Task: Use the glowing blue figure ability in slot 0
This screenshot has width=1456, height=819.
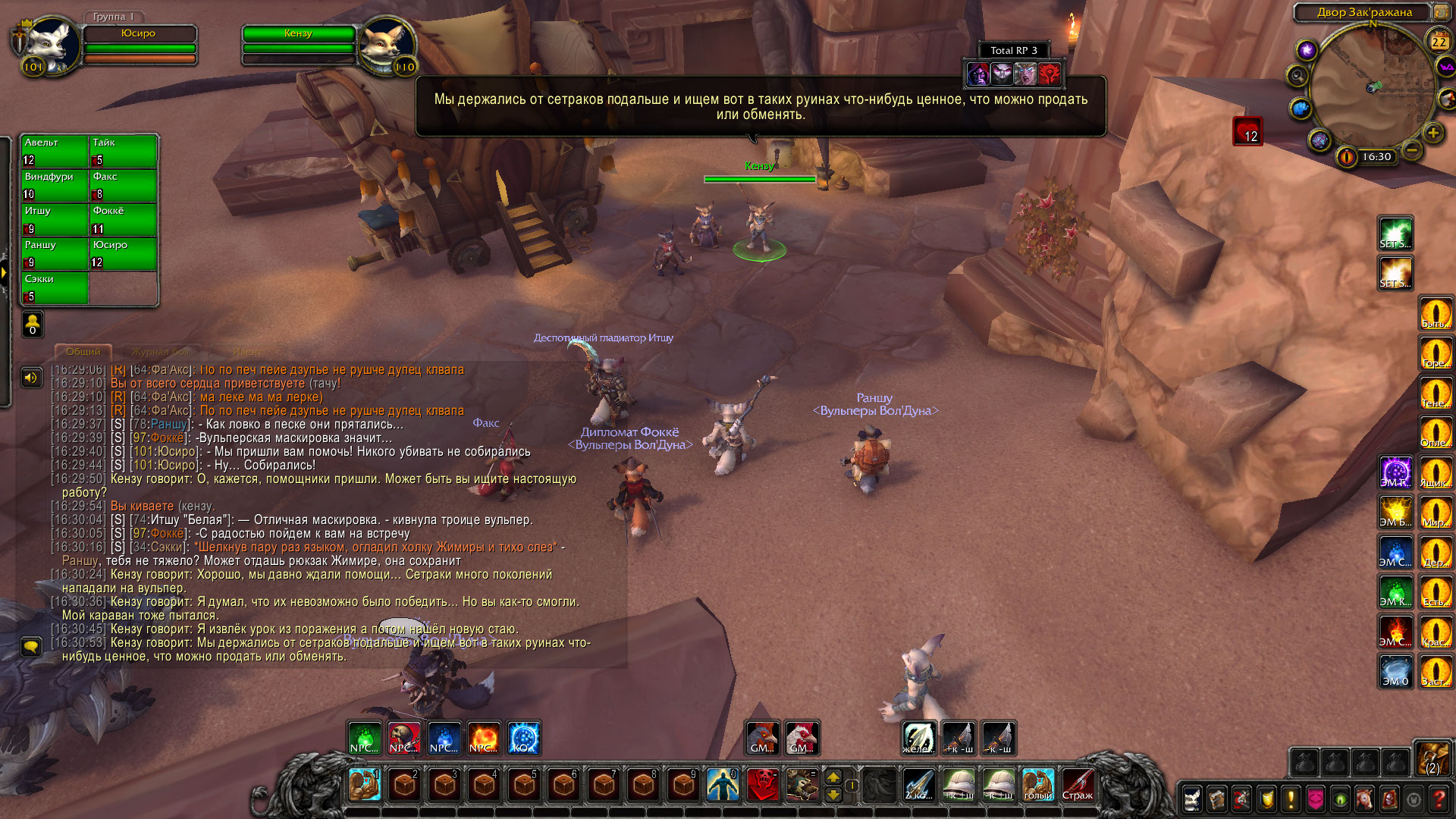Action: point(723,785)
